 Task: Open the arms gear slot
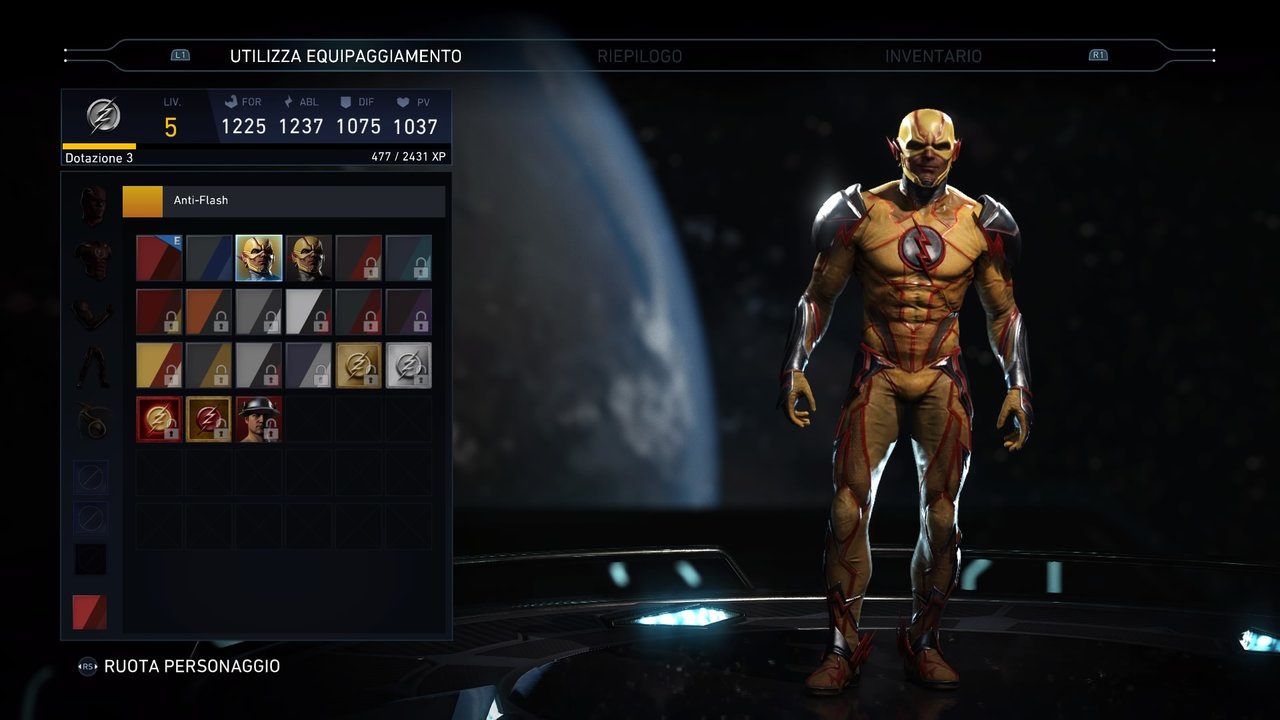92,314
